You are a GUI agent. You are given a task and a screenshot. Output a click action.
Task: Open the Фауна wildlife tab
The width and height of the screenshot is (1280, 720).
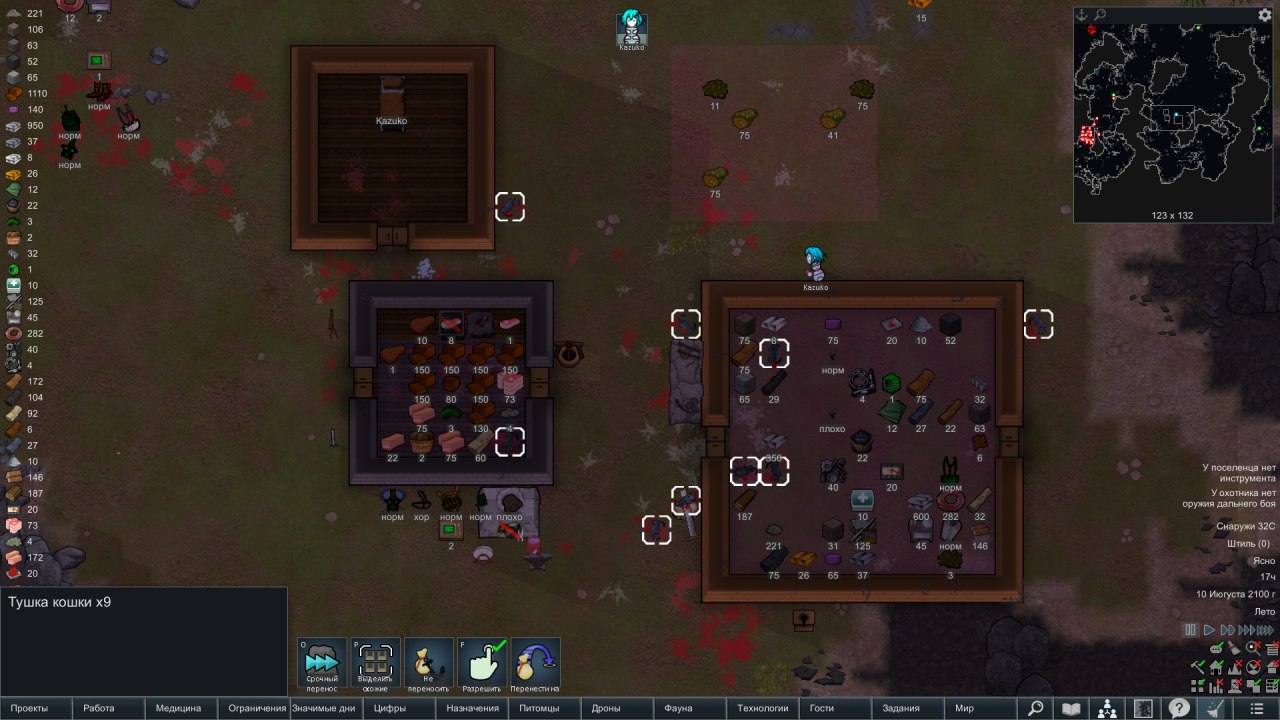click(678, 708)
